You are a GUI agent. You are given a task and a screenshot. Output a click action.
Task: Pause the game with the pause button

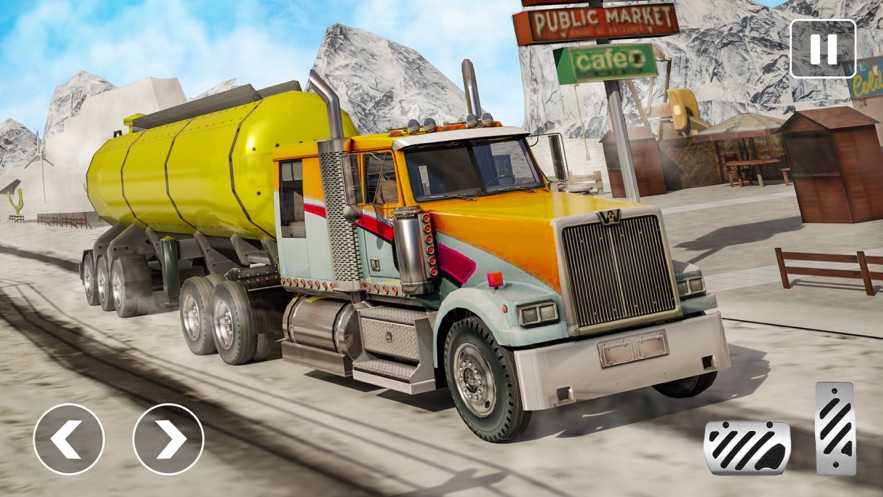pos(822,49)
